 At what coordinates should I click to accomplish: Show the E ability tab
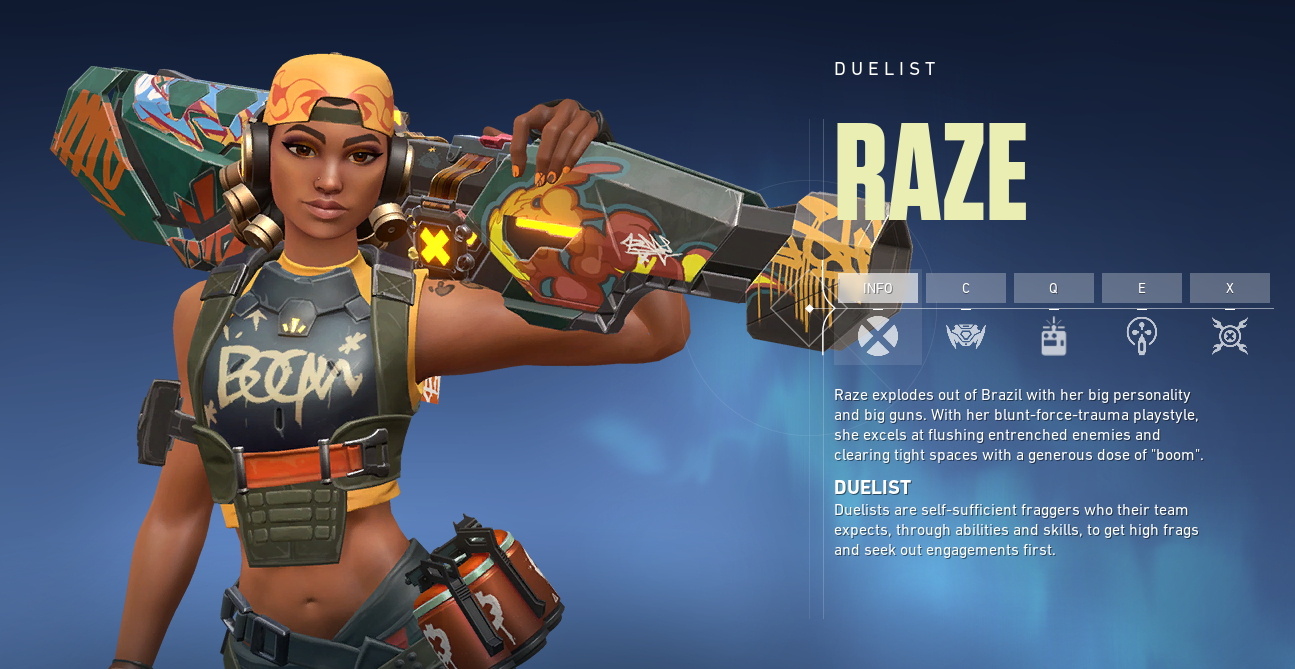(x=1141, y=288)
